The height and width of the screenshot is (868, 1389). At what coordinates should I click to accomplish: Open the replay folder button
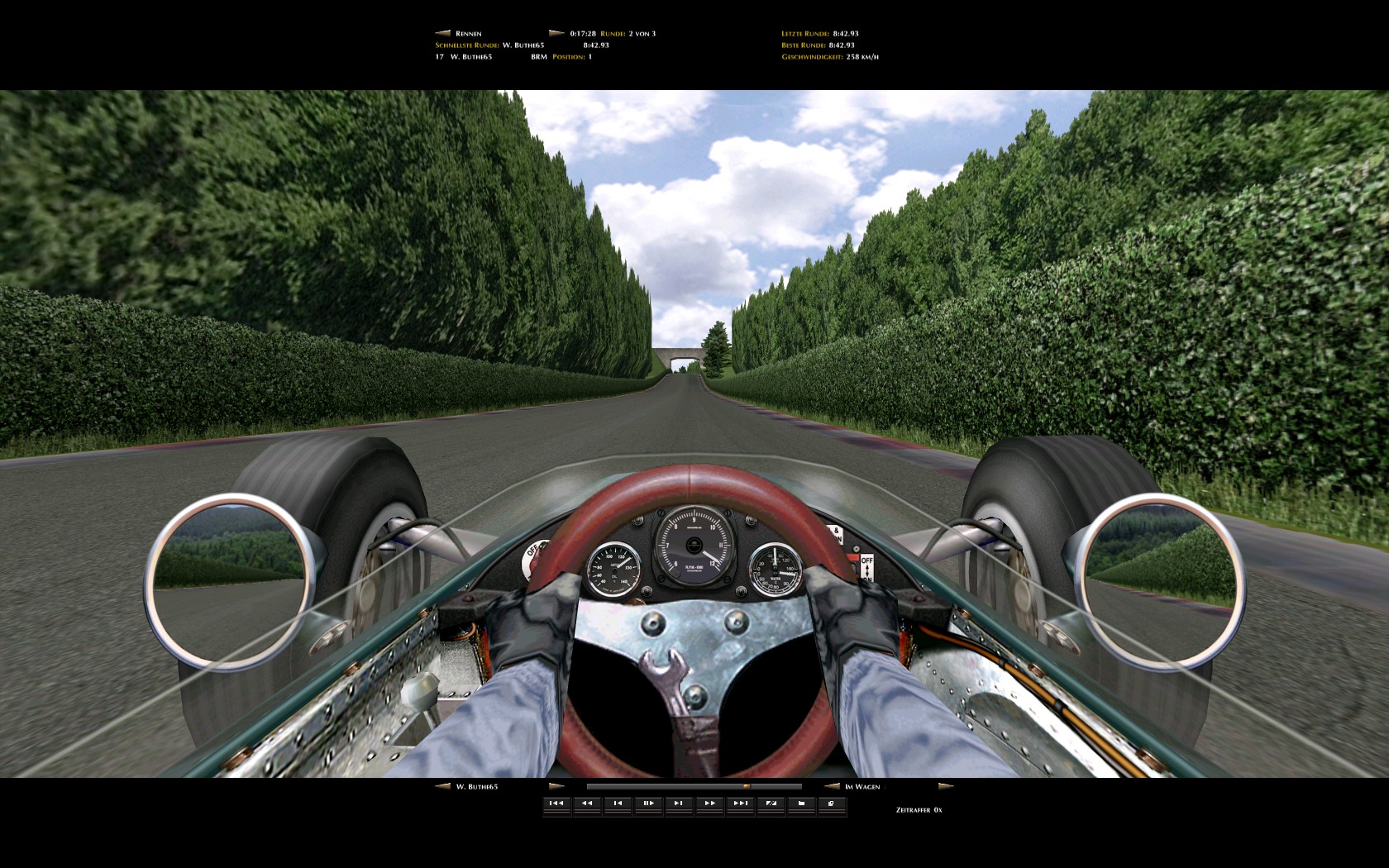[801, 804]
